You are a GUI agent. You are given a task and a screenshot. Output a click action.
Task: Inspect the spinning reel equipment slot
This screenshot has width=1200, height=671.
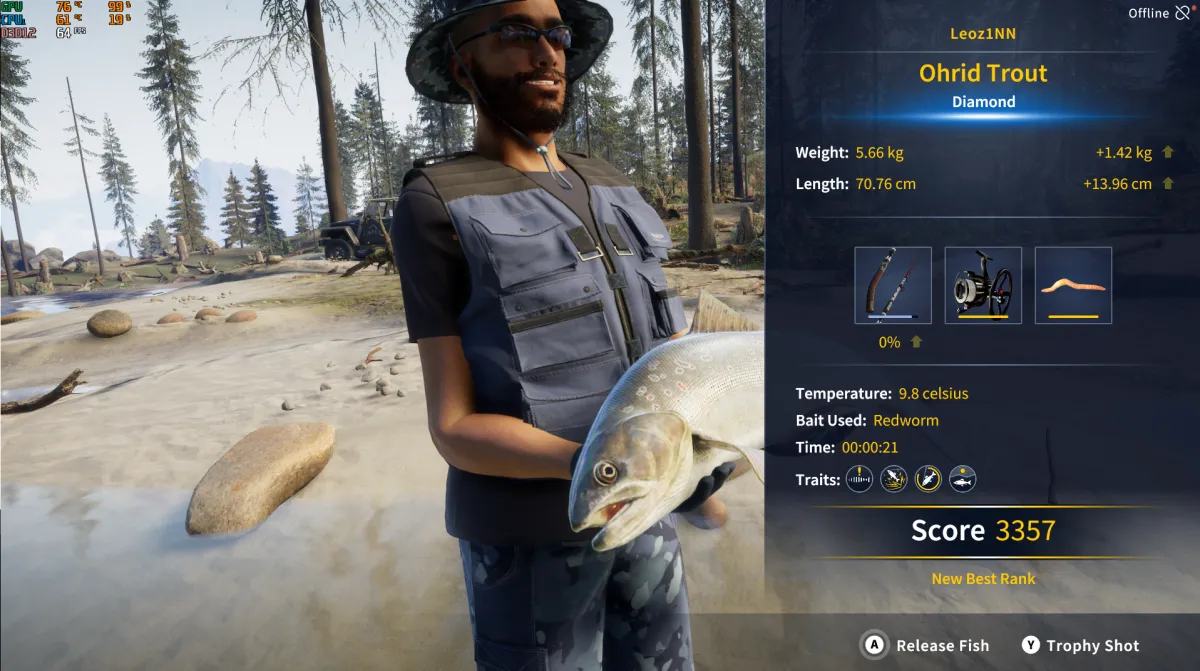[x=983, y=285]
